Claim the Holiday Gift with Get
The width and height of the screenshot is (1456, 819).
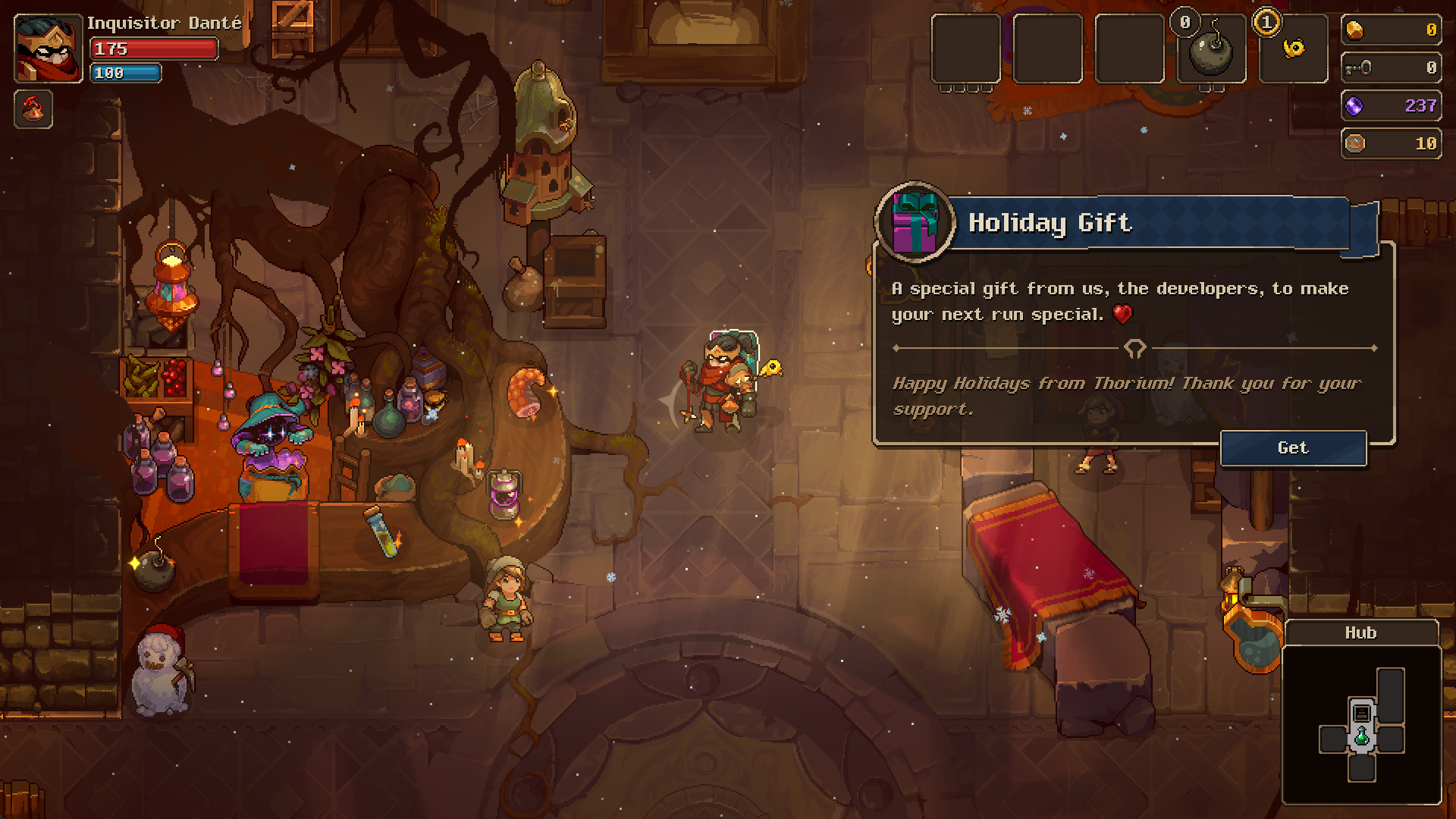tap(1293, 448)
